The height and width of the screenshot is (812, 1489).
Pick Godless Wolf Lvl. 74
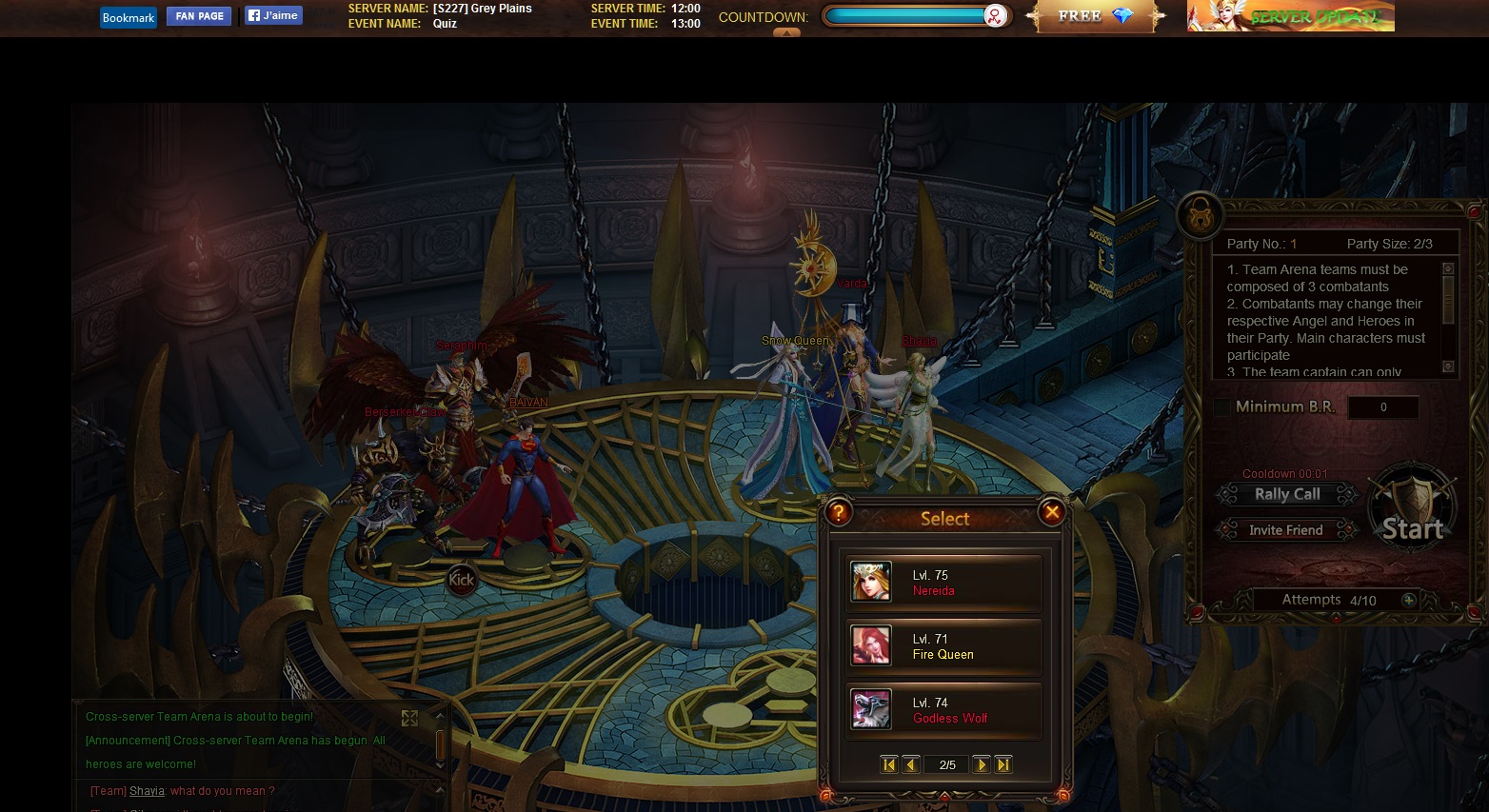[943, 710]
